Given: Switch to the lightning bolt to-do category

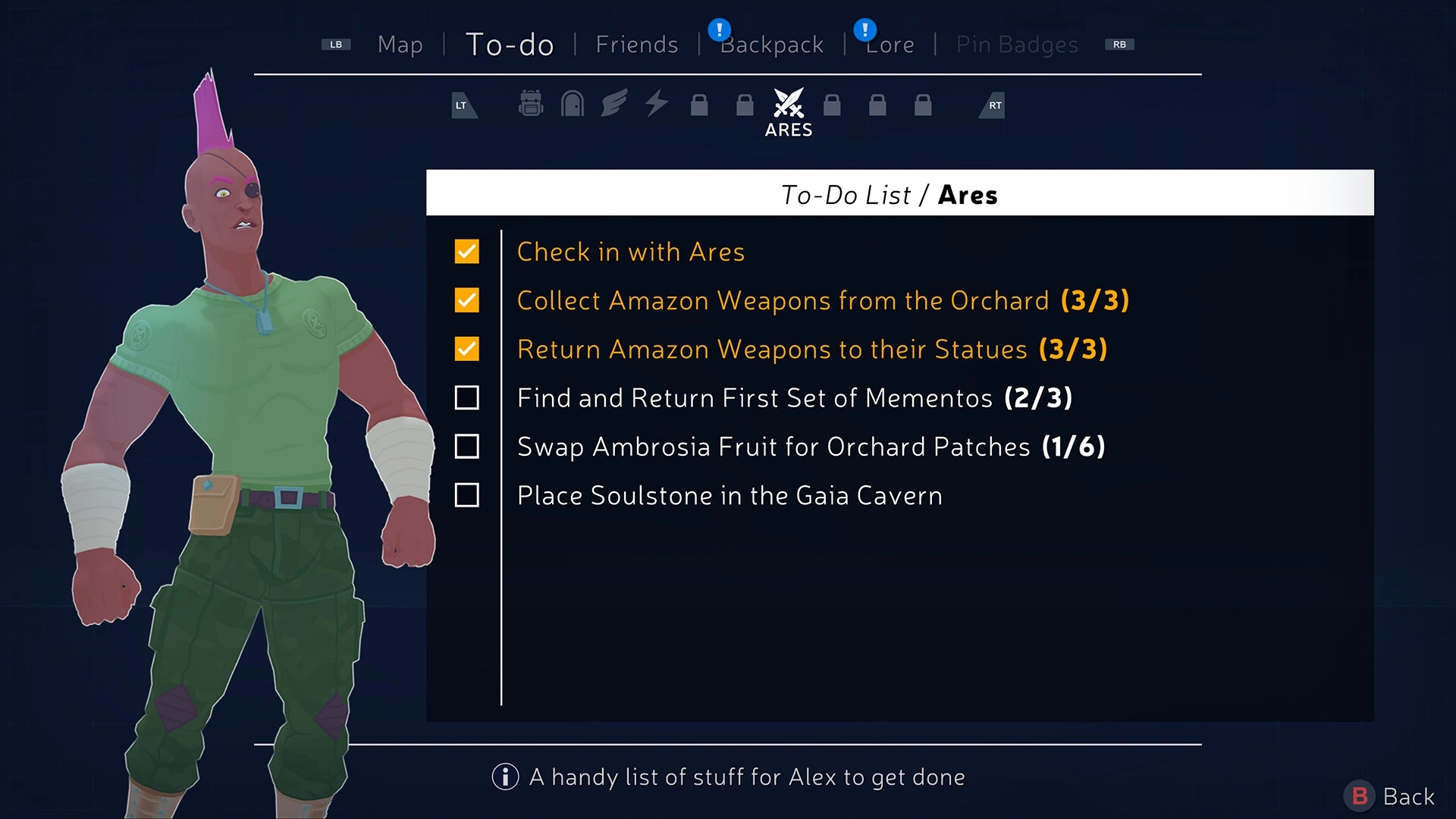Looking at the screenshot, I should pos(657,103).
